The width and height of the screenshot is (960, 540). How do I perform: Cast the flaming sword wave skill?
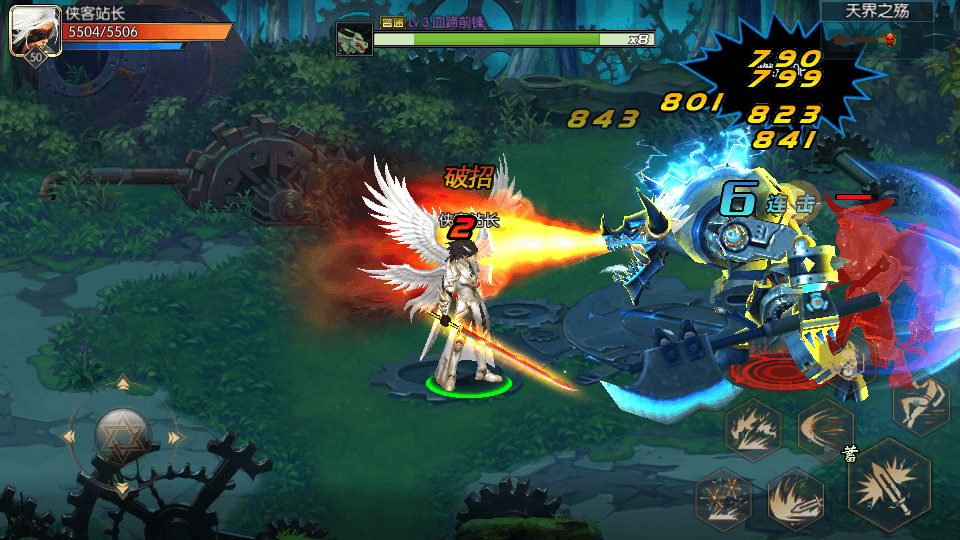coord(795,497)
